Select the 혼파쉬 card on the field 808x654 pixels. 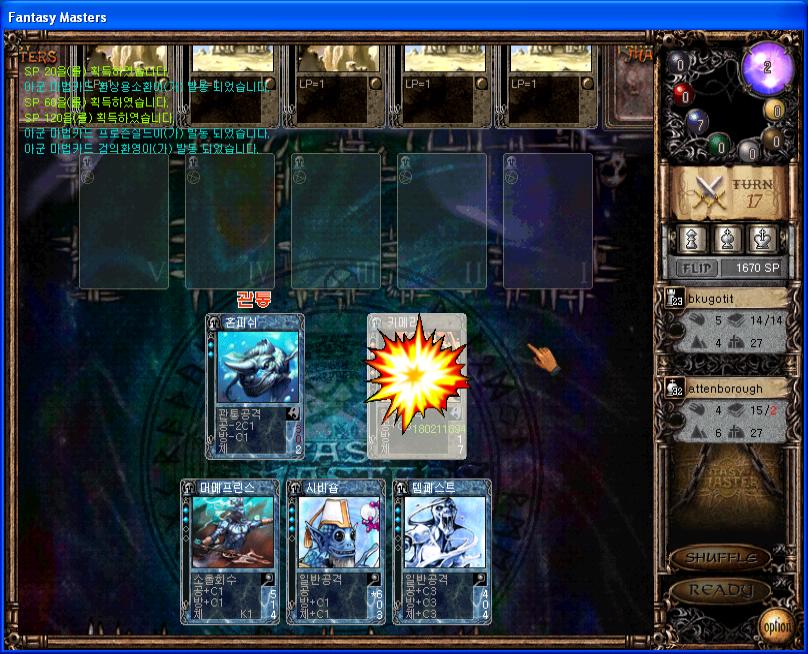[x=255, y=386]
